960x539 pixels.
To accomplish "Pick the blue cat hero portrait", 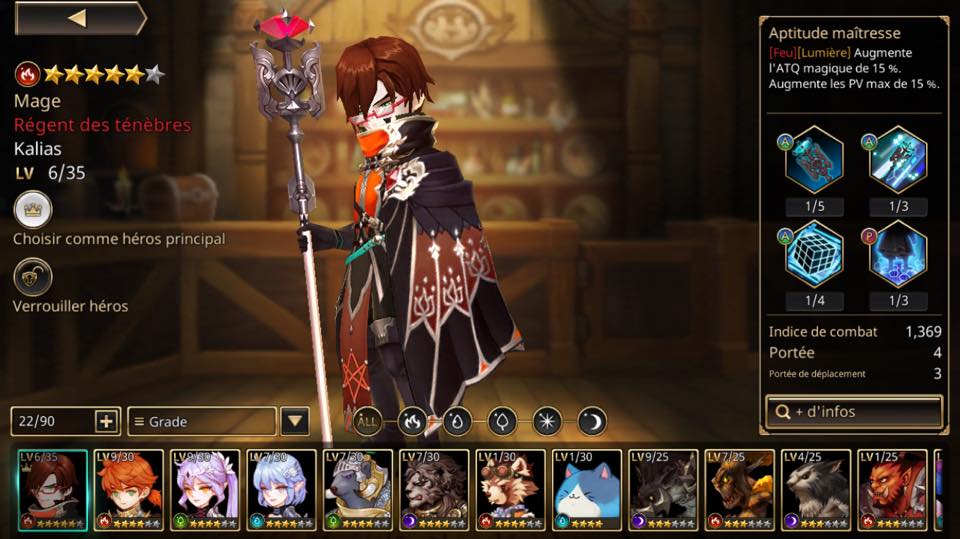I will (x=587, y=489).
